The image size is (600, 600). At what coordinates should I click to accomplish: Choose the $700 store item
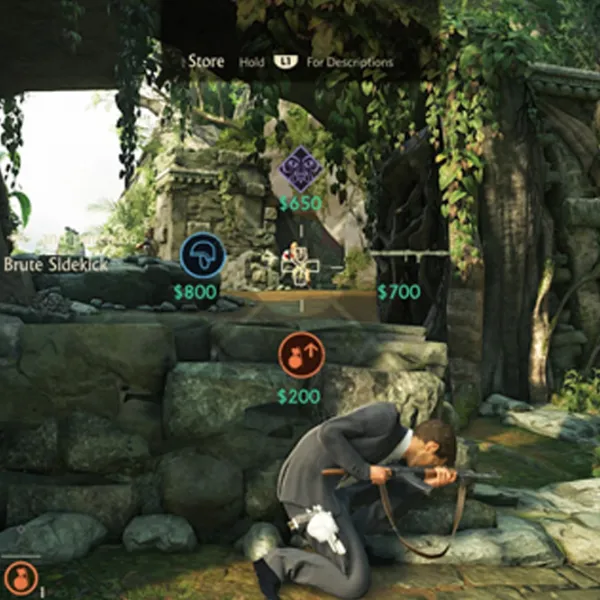[x=398, y=291]
